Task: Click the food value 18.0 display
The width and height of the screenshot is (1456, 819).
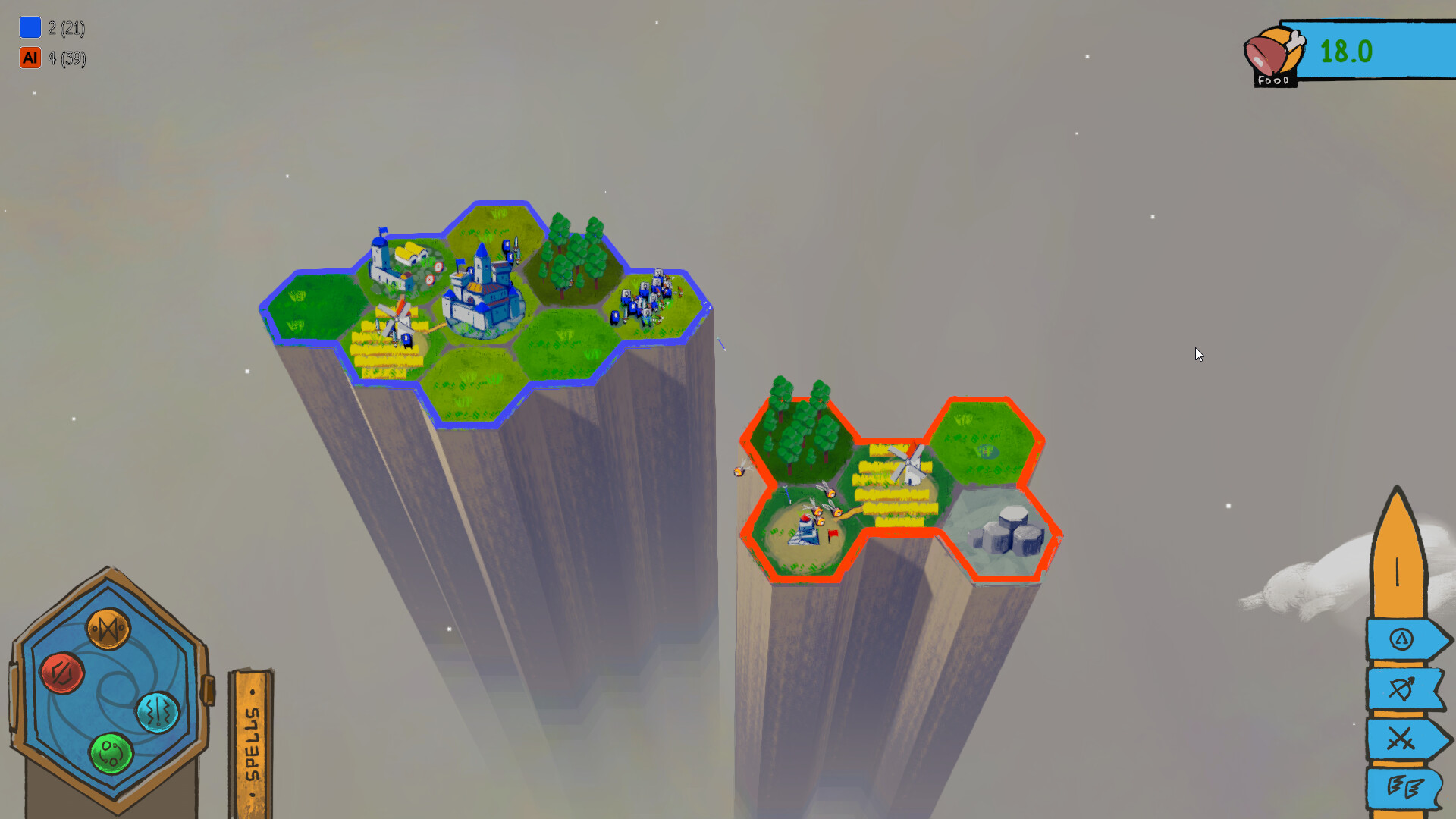Action: pos(1346,51)
